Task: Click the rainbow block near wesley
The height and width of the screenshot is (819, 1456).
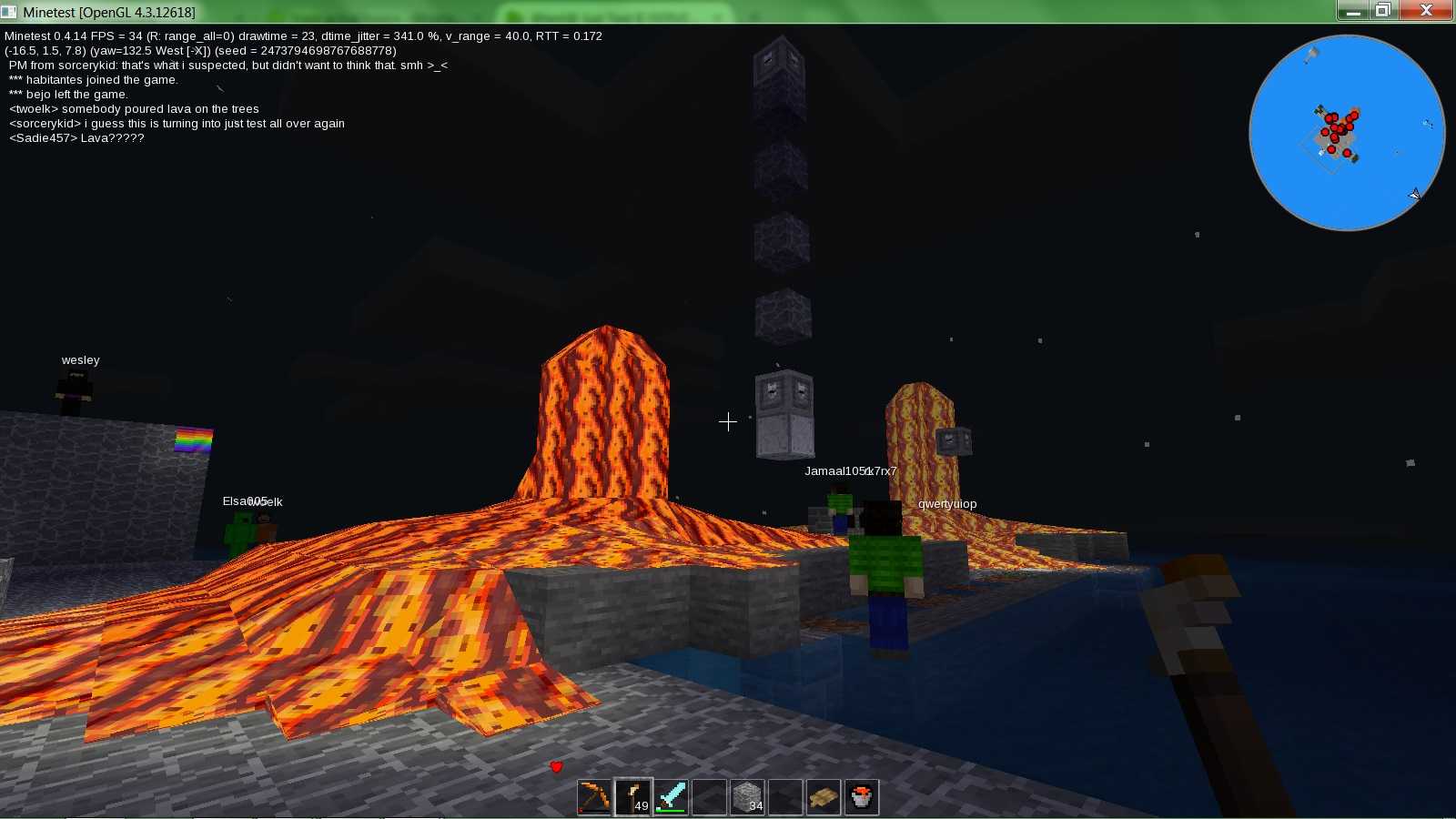Action: click(192, 442)
